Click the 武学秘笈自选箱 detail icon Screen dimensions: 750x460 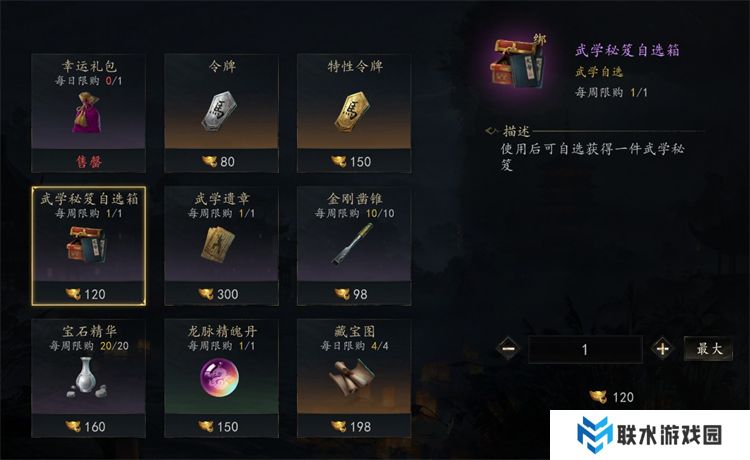pos(520,70)
